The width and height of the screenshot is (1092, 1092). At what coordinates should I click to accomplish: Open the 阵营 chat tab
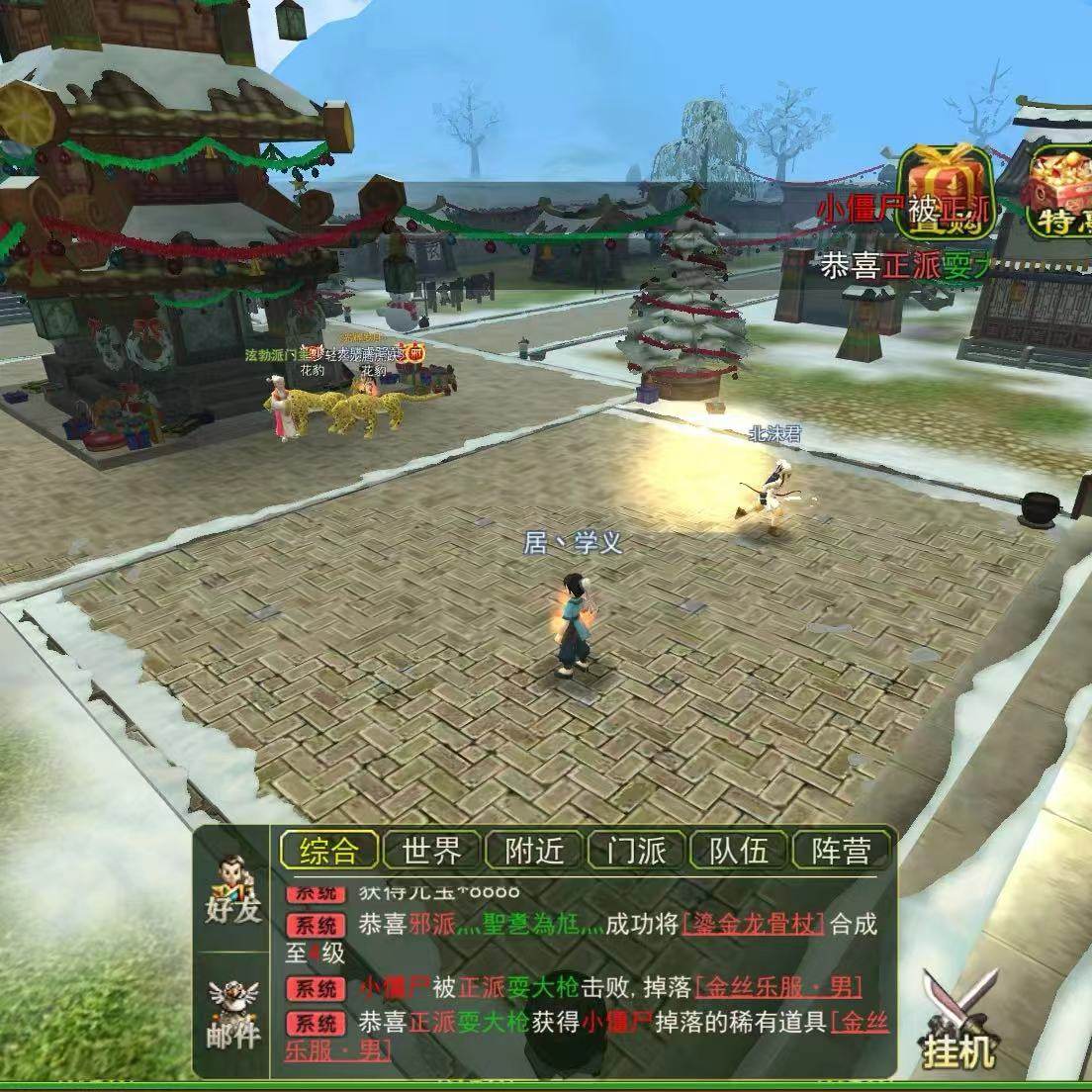841,850
